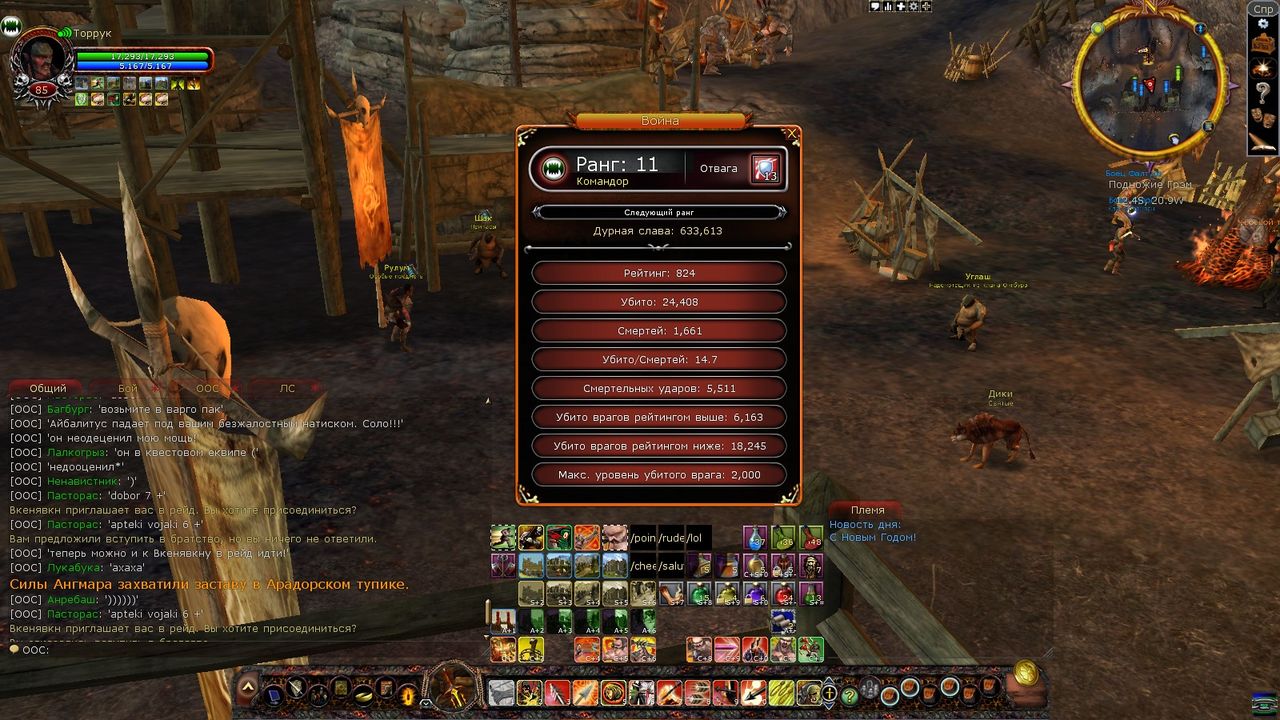1280x720 pixels.
Task: Open the theatre masks emotes icon
Action: 1263,115
